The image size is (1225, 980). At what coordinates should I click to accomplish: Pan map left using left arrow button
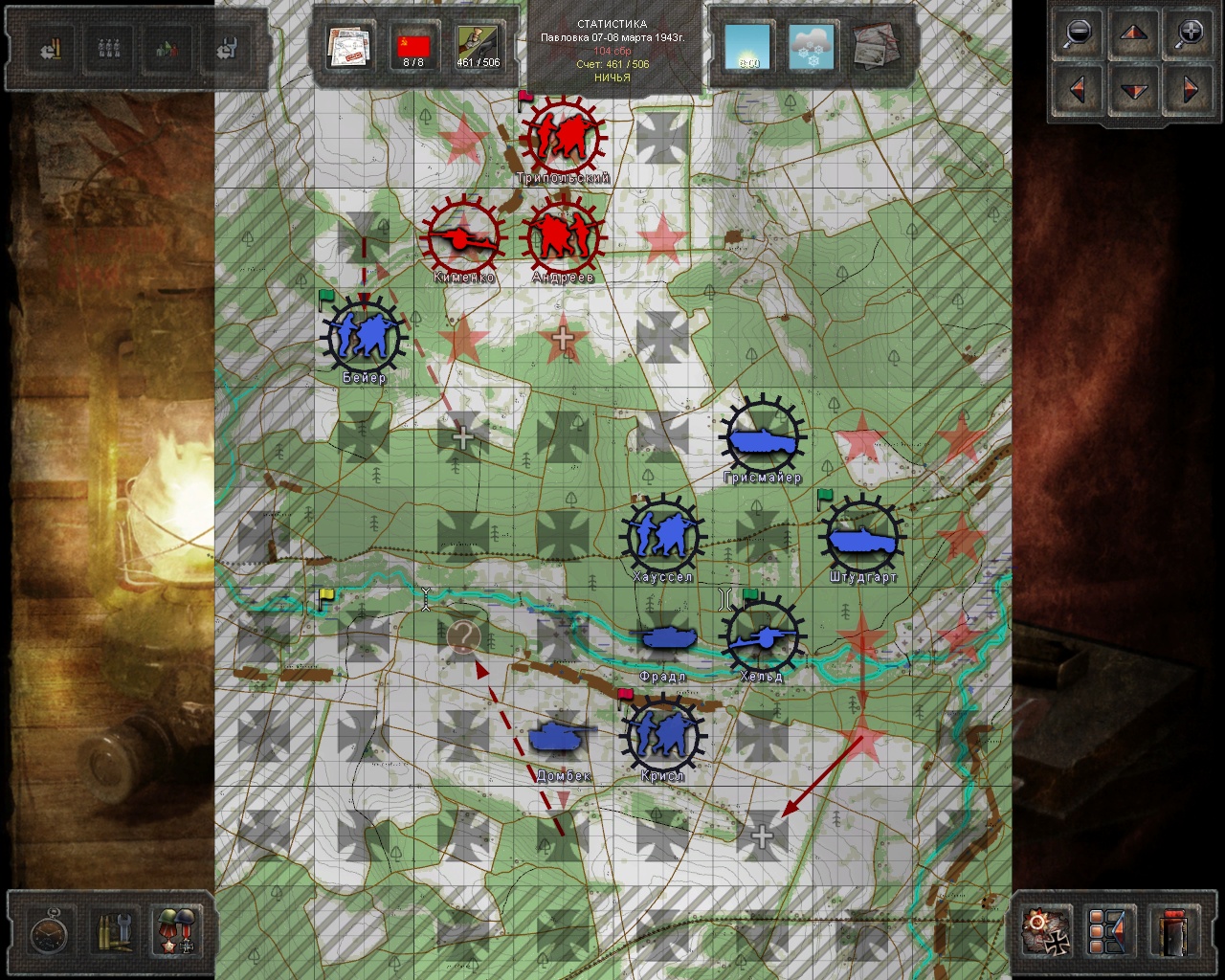coord(1079,90)
